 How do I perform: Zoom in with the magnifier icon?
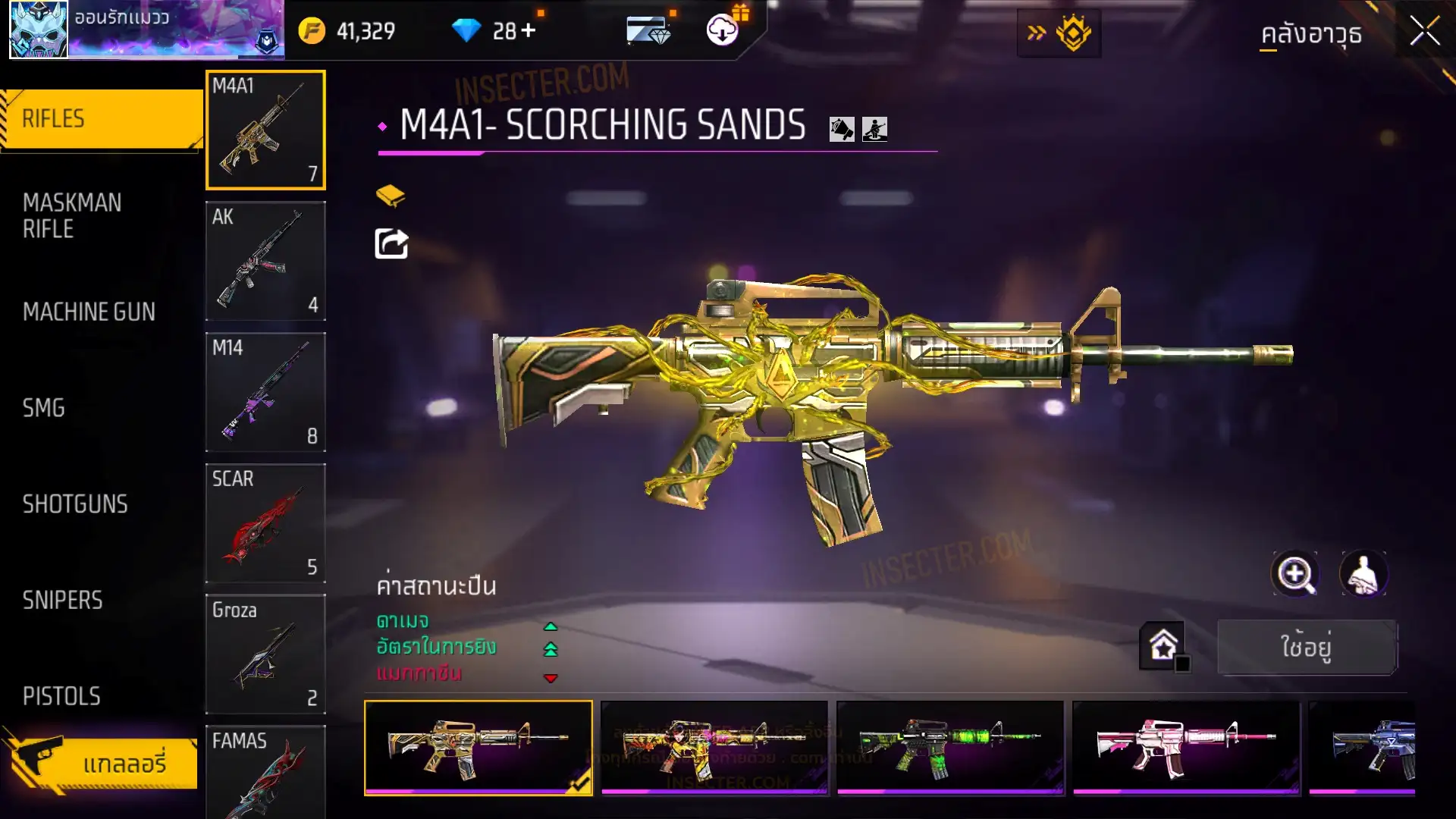(1294, 574)
